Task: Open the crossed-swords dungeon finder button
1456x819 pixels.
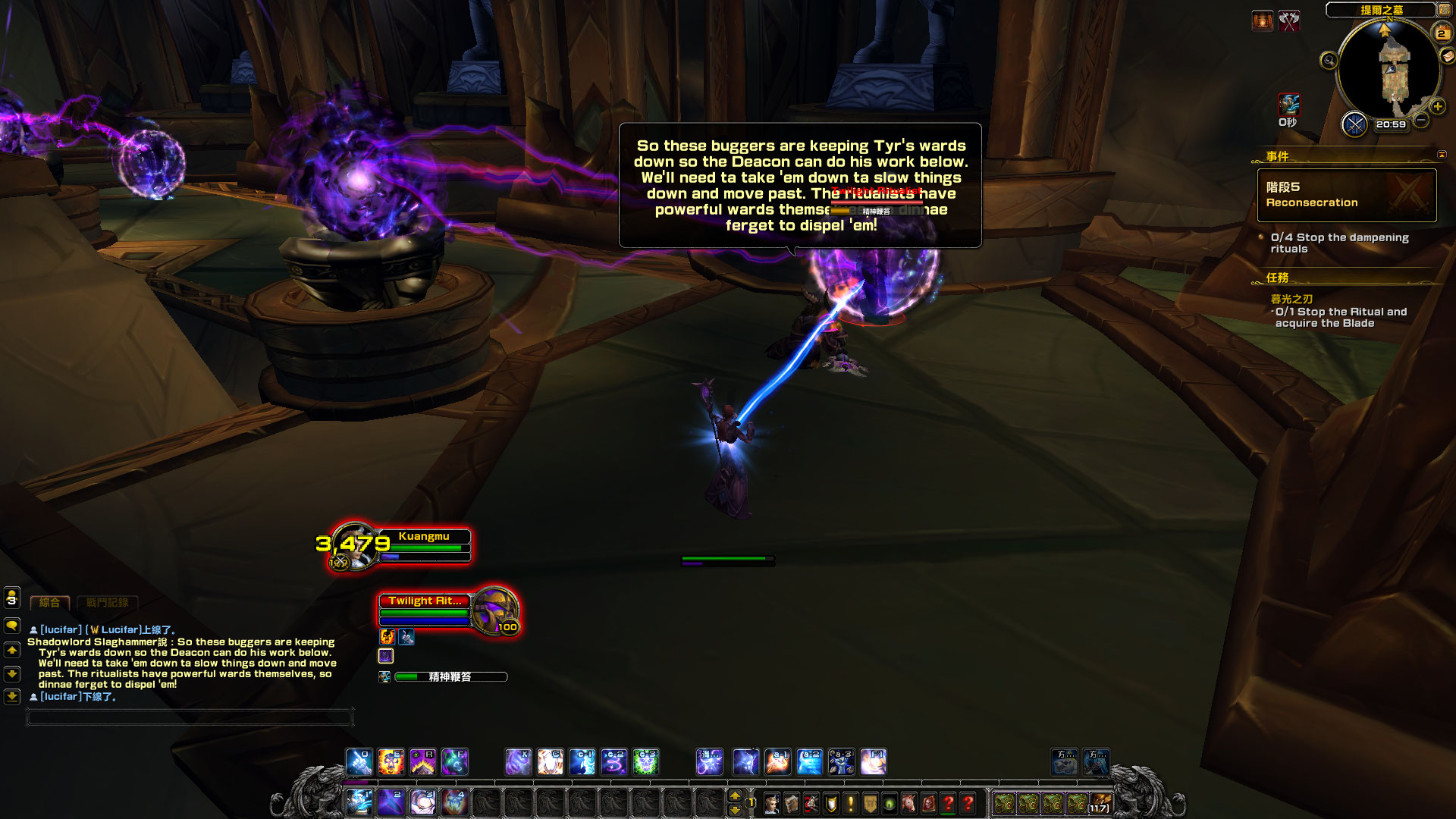Action: click(1354, 124)
